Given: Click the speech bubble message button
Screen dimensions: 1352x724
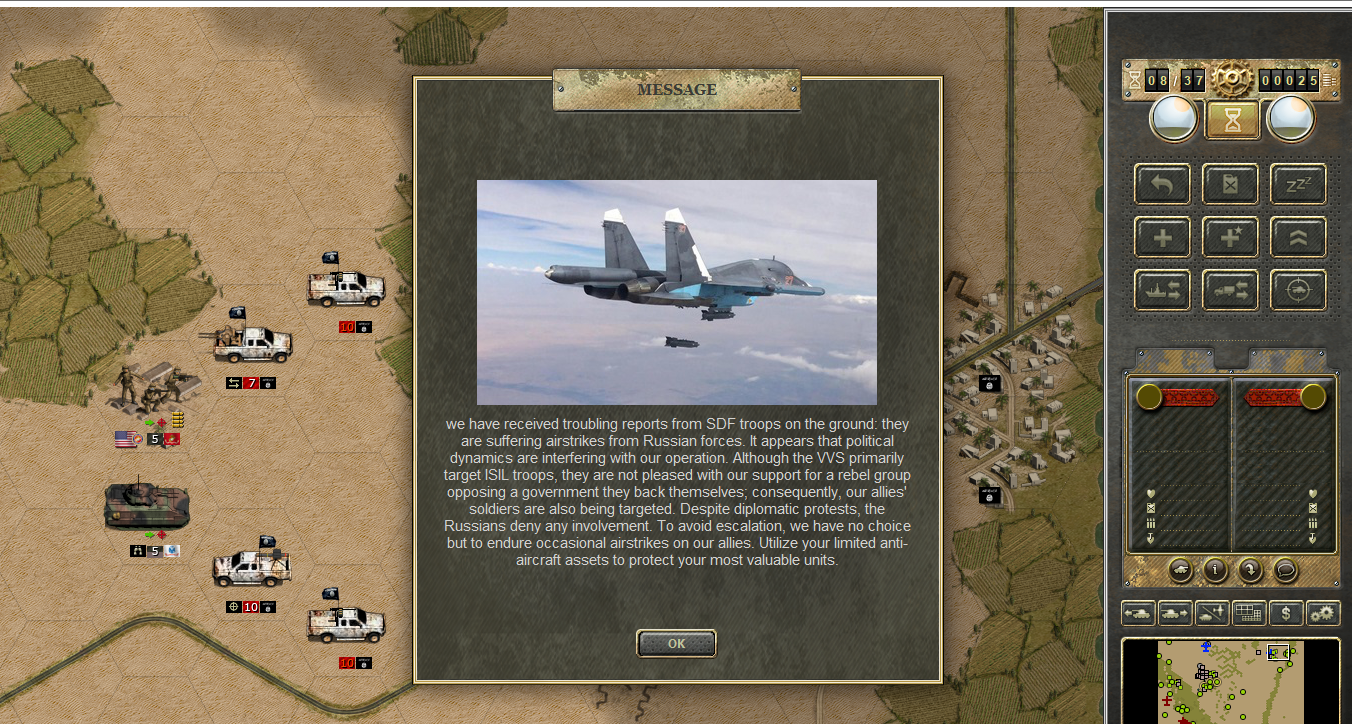Looking at the screenshot, I should (x=1284, y=570).
